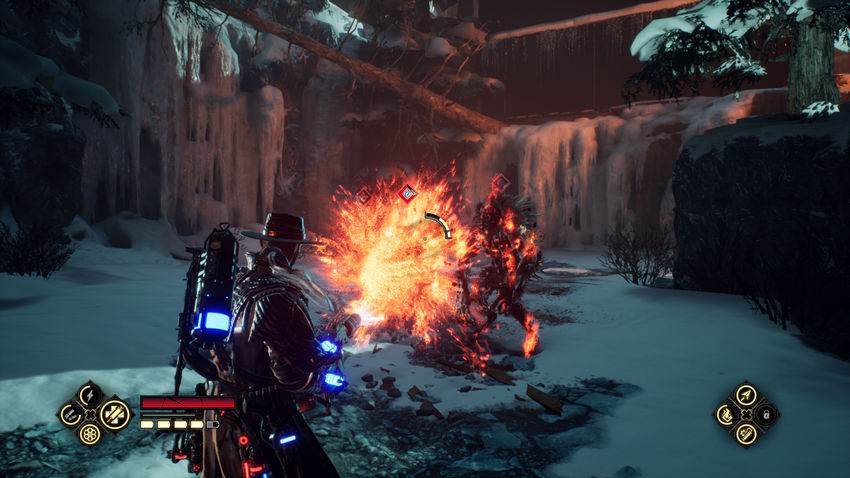The width and height of the screenshot is (850, 478).
Task: Select the revolver cylinder icon
Action: [x=90, y=434]
